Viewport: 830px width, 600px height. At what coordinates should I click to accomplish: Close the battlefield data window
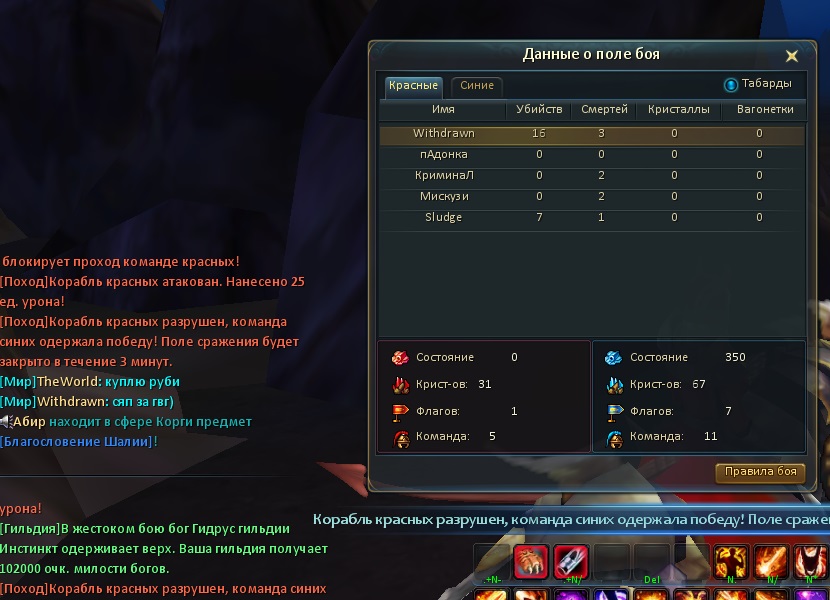(791, 56)
